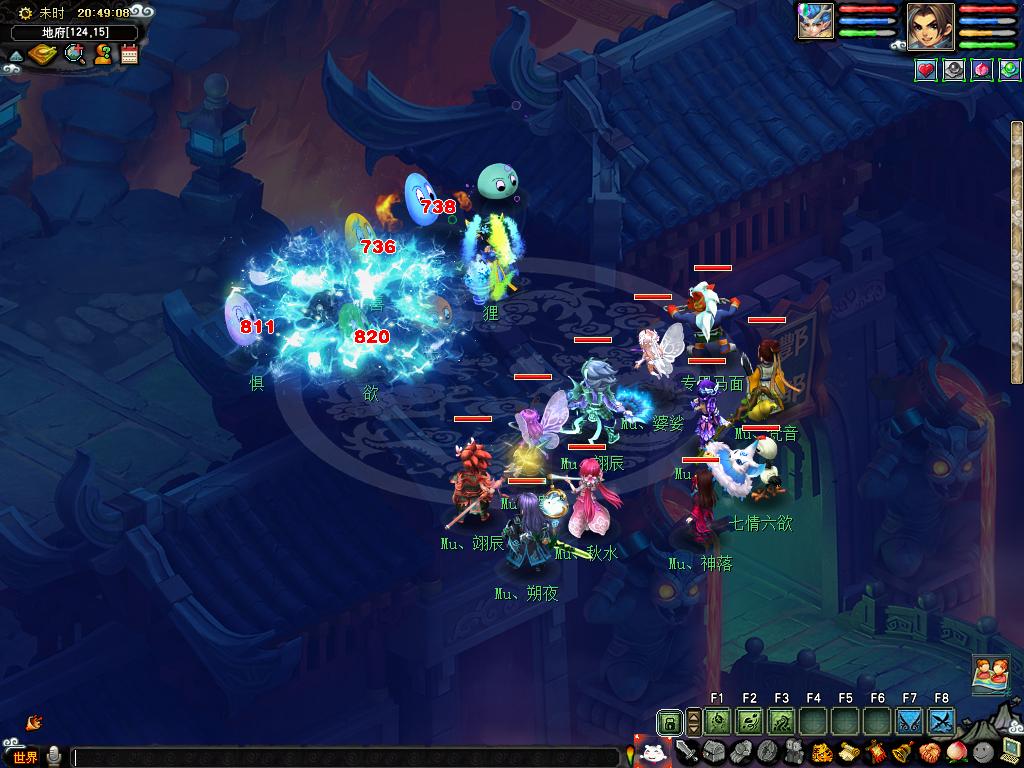This screenshot has height=768, width=1024.
Task: Use the F8 blue crossed swords skill
Action: 941,721
